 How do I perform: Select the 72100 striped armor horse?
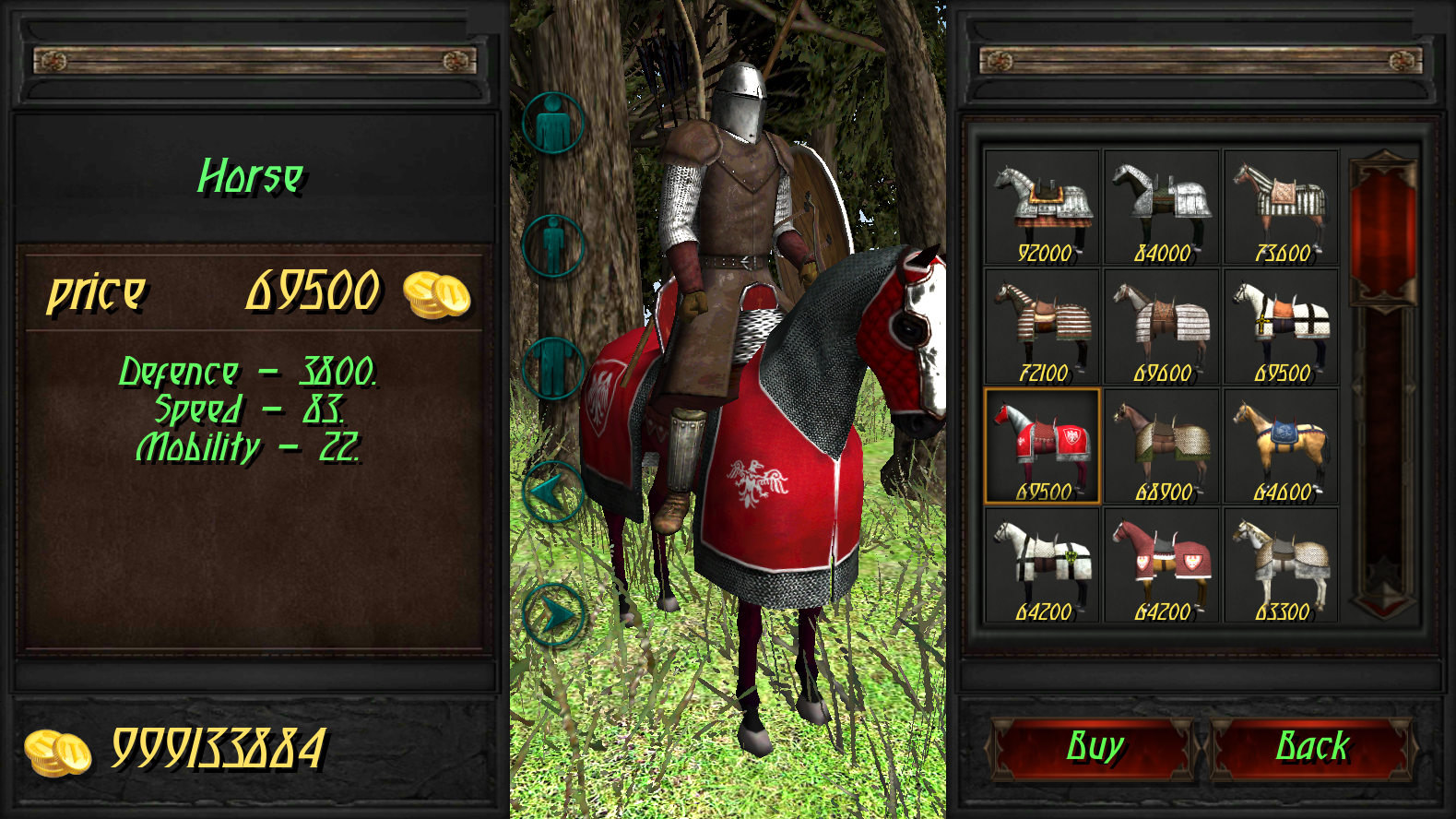point(1042,323)
